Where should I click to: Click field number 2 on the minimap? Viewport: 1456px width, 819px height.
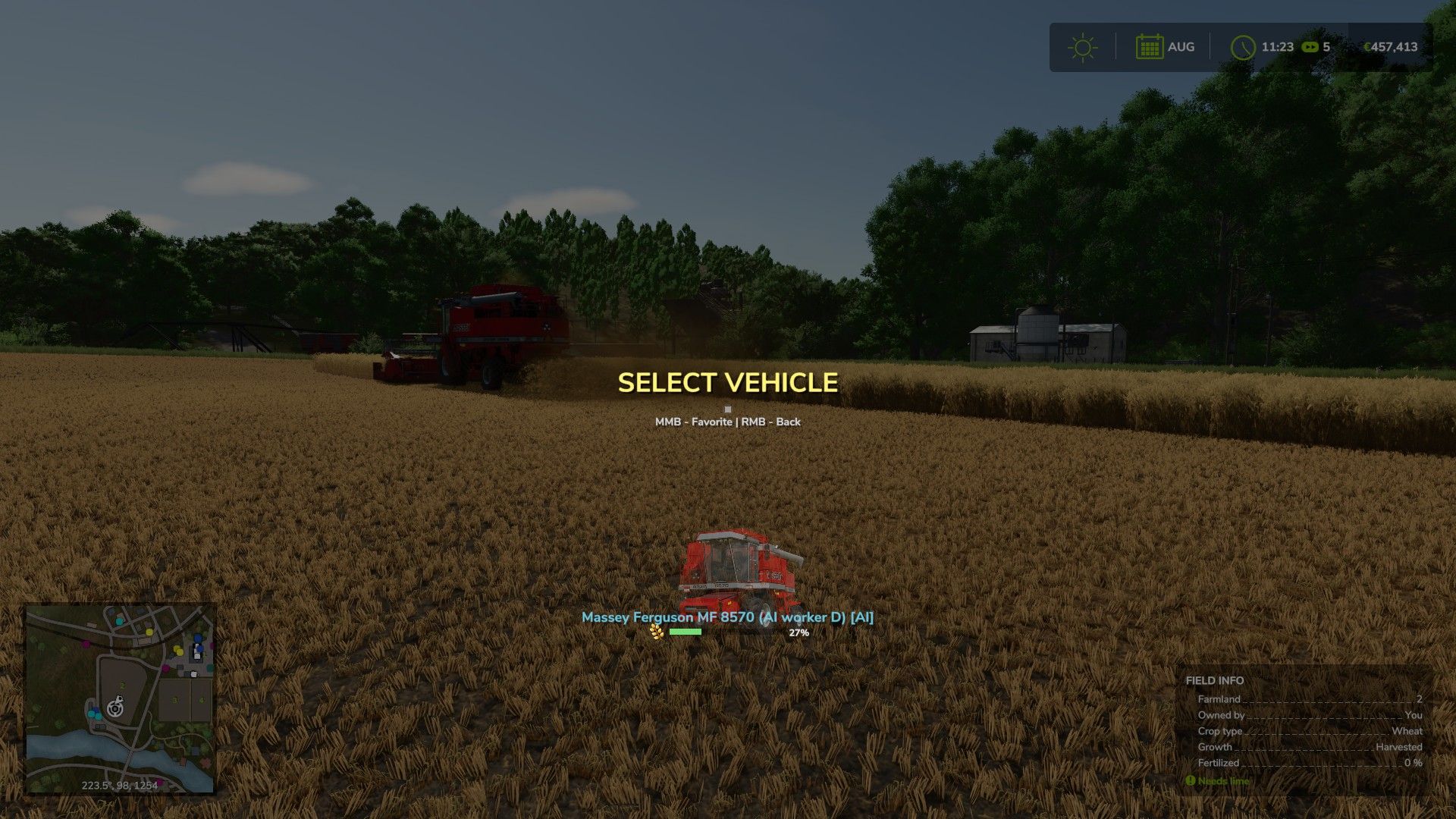[122, 686]
